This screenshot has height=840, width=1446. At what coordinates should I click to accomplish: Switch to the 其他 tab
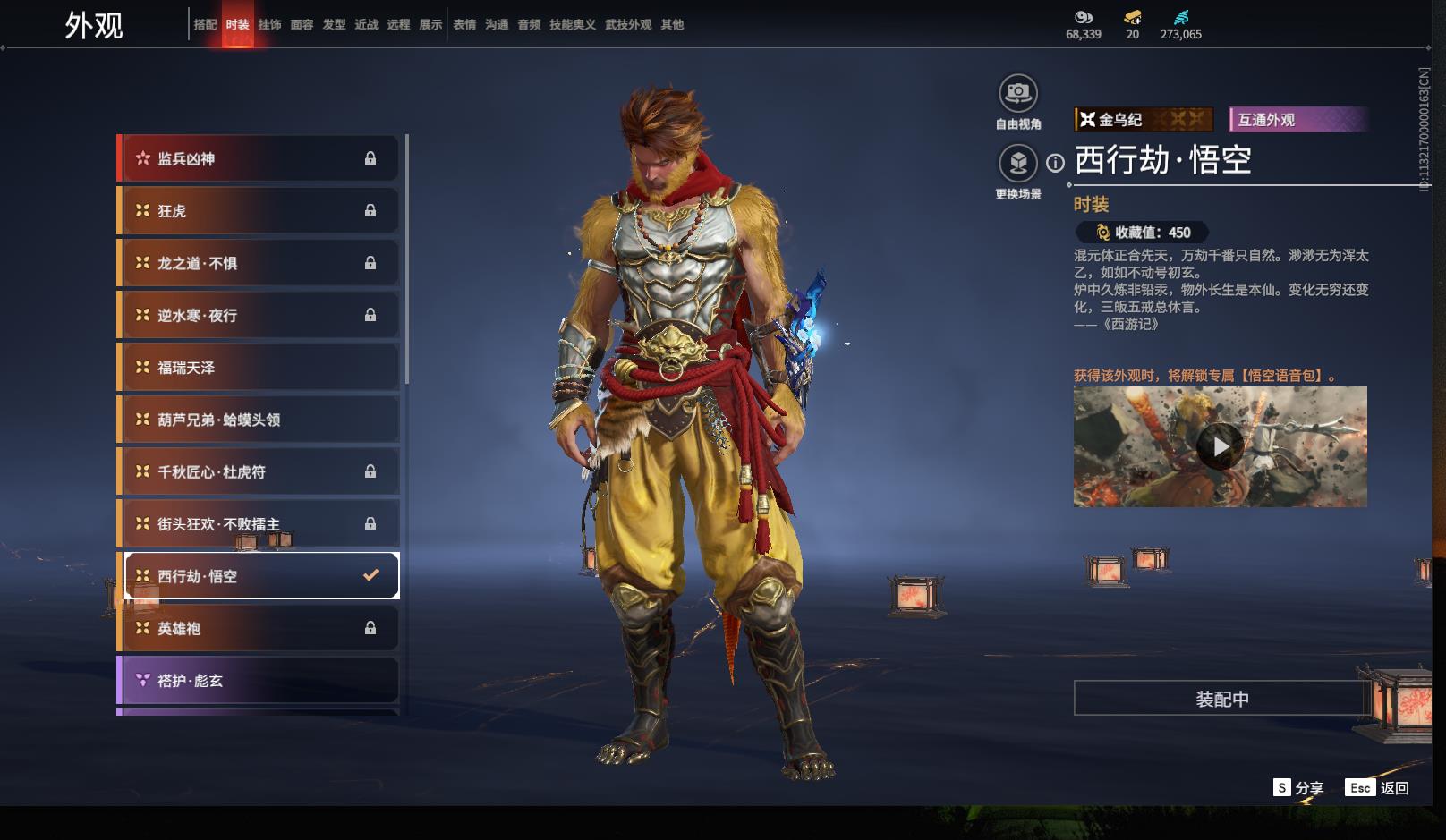point(672,25)
